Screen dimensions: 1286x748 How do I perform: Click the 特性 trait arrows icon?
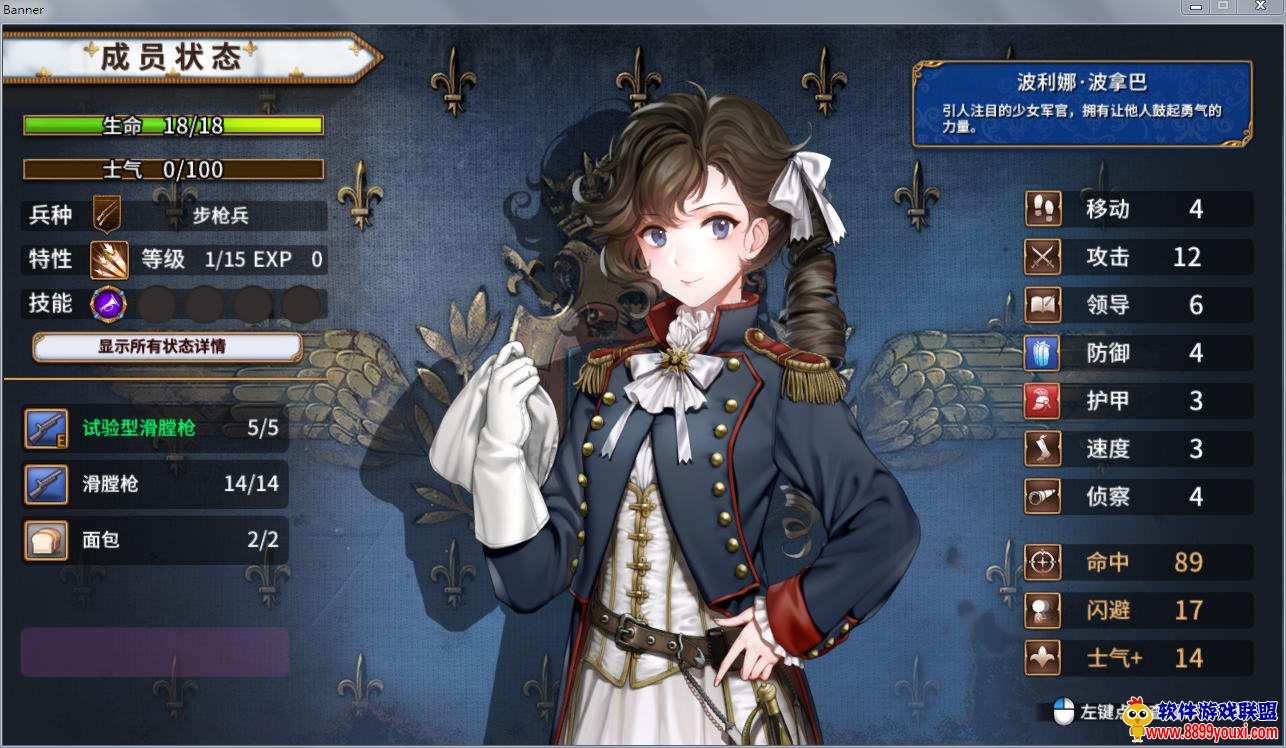point(108,260)
